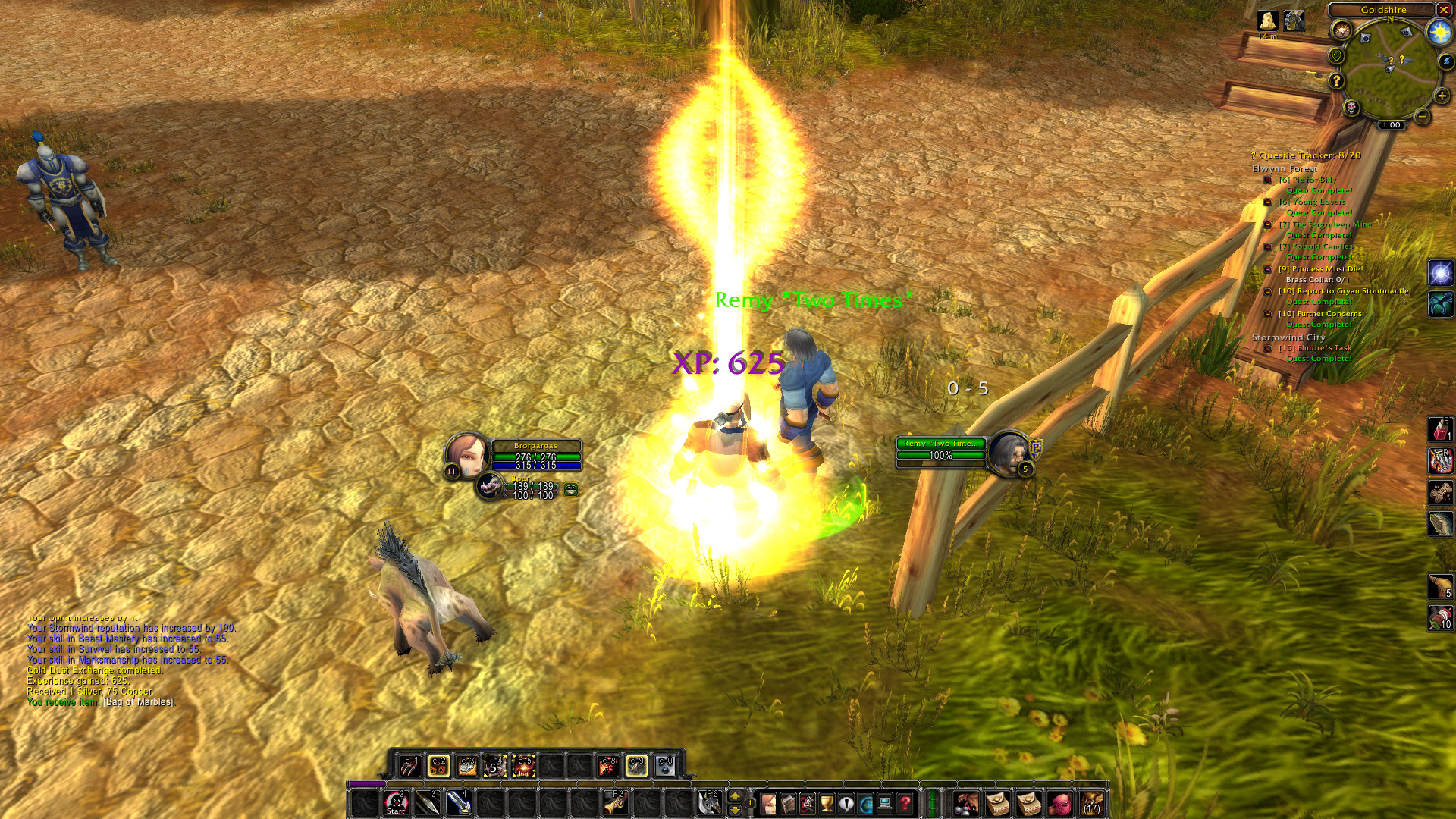Open the help menu red question mark
The width and height of the screenshot is (1456, 819).
[x=905, y=803]
